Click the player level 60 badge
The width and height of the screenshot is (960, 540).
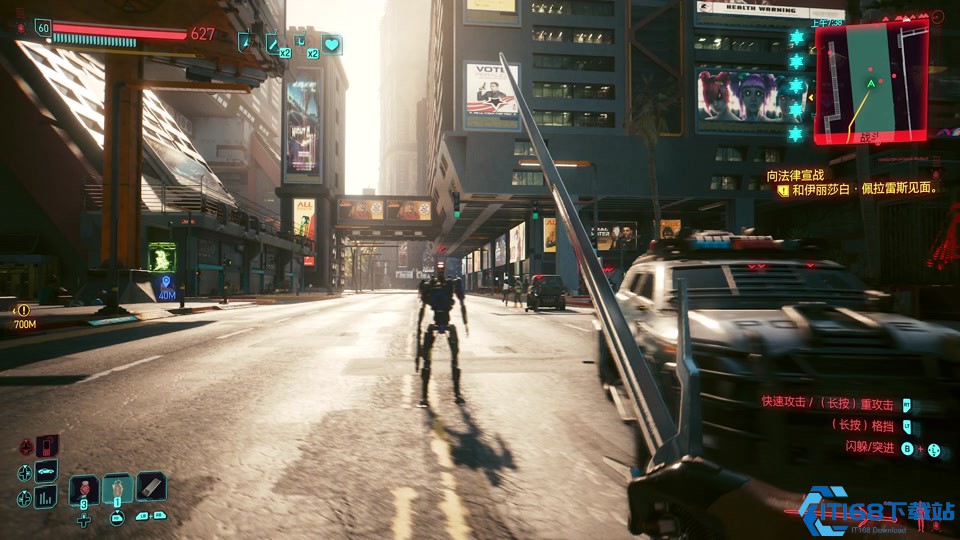(43, 28)
